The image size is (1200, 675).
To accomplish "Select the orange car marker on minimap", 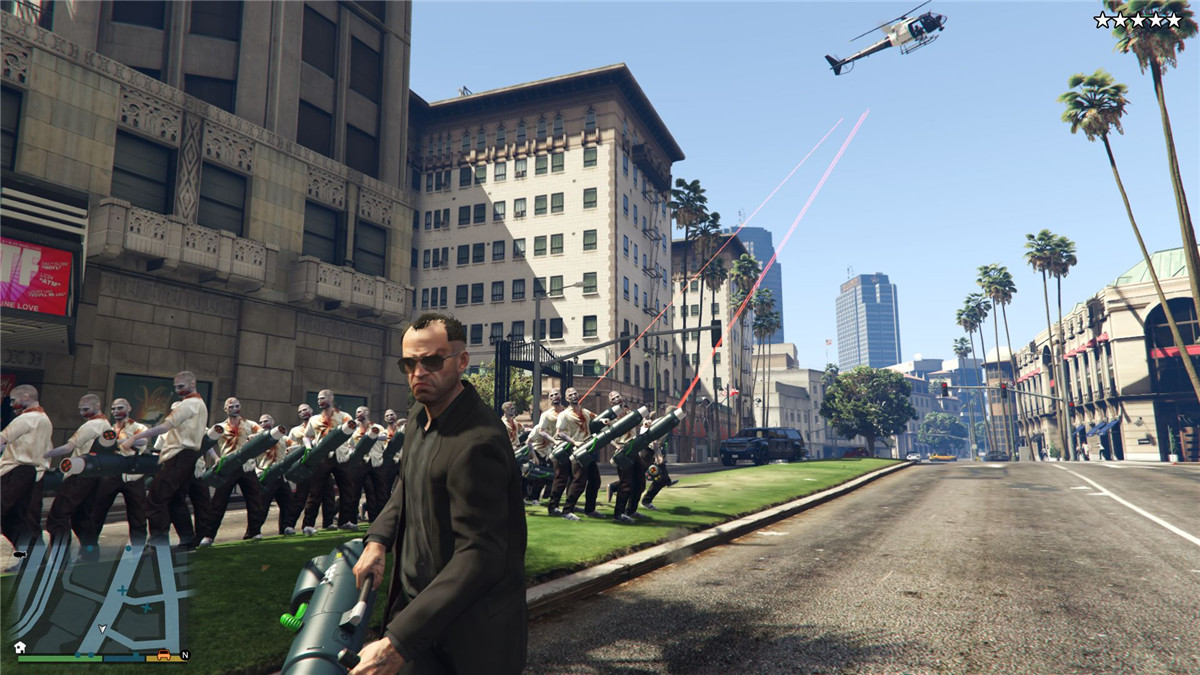I will click(163, 656).
